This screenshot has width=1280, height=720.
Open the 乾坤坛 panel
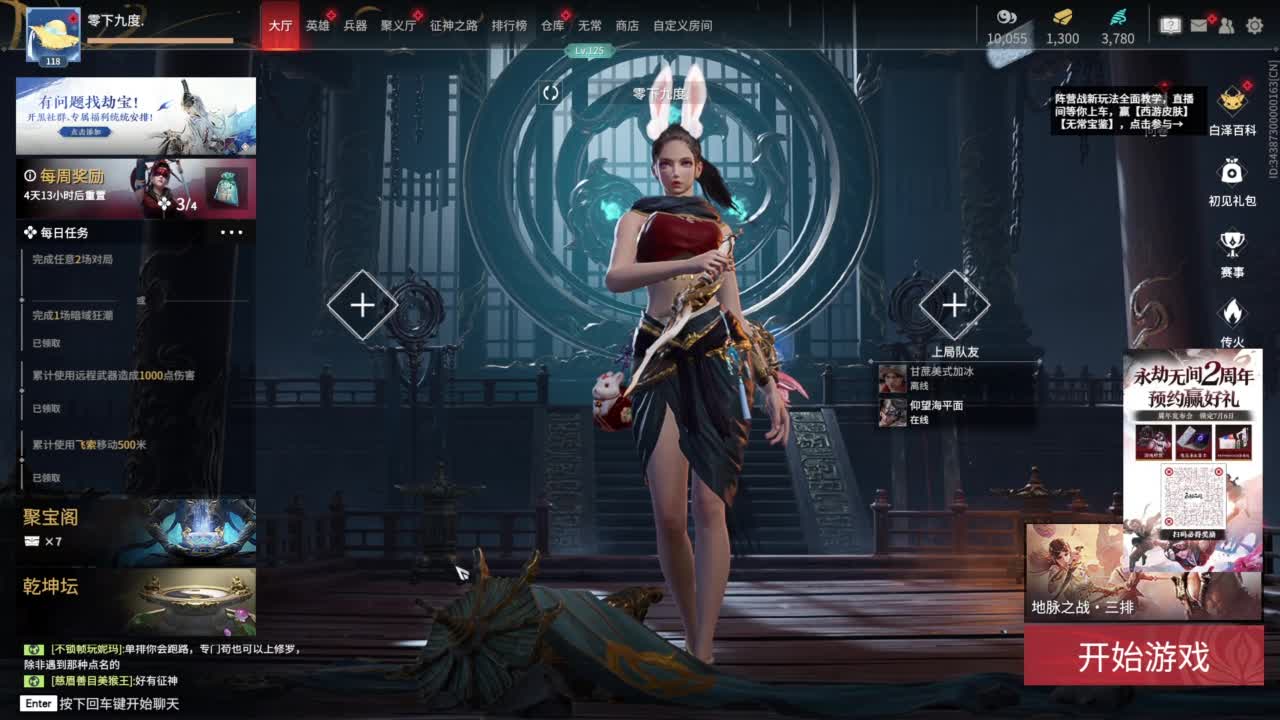[x=136, y=600]
